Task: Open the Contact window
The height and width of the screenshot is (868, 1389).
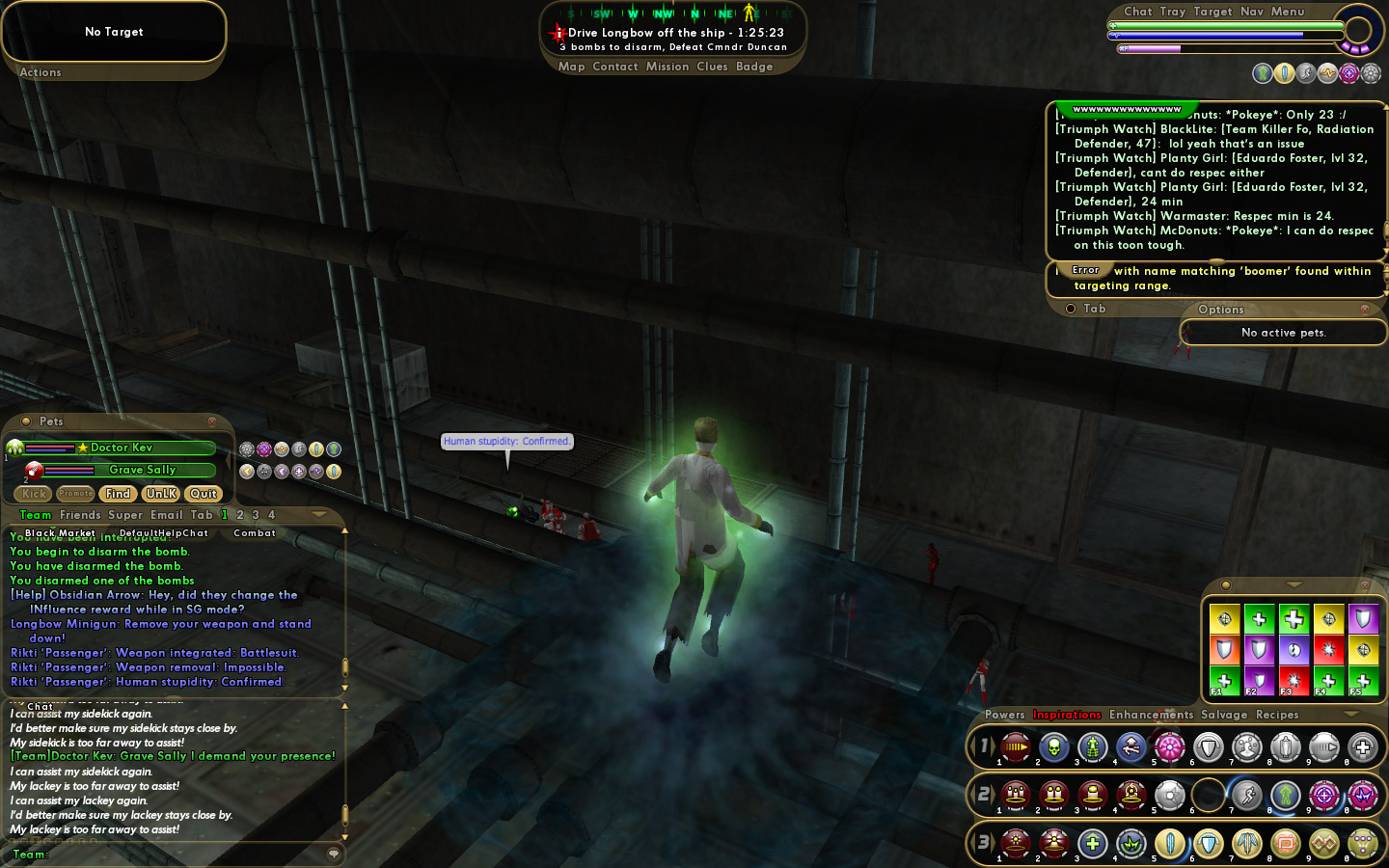Action: 615,67
